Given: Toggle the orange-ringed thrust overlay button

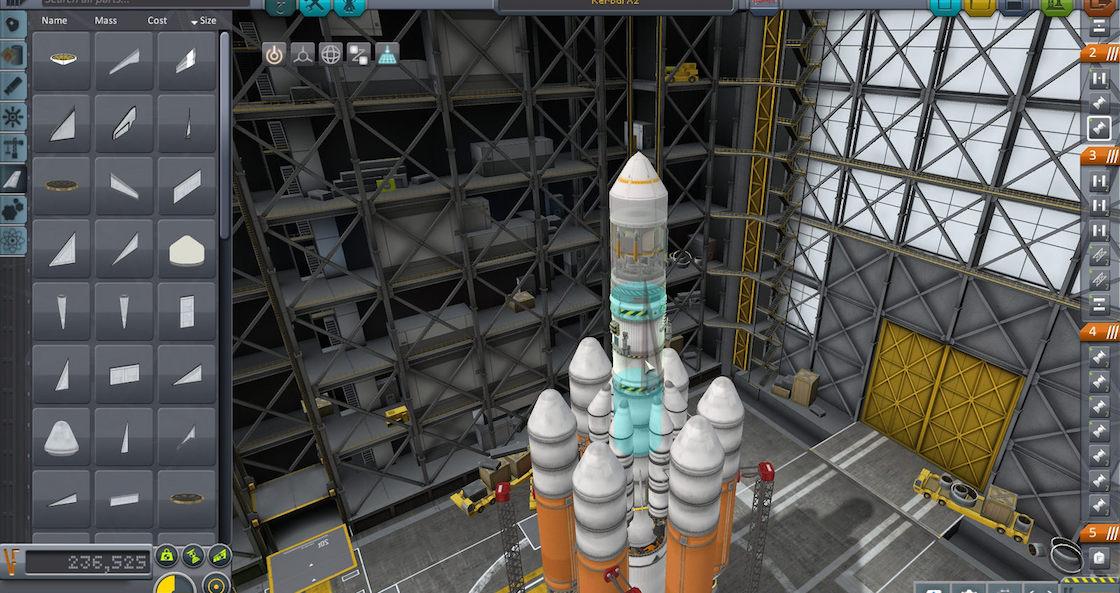Looking at the screenshot, I should click(x=274, y=54).
